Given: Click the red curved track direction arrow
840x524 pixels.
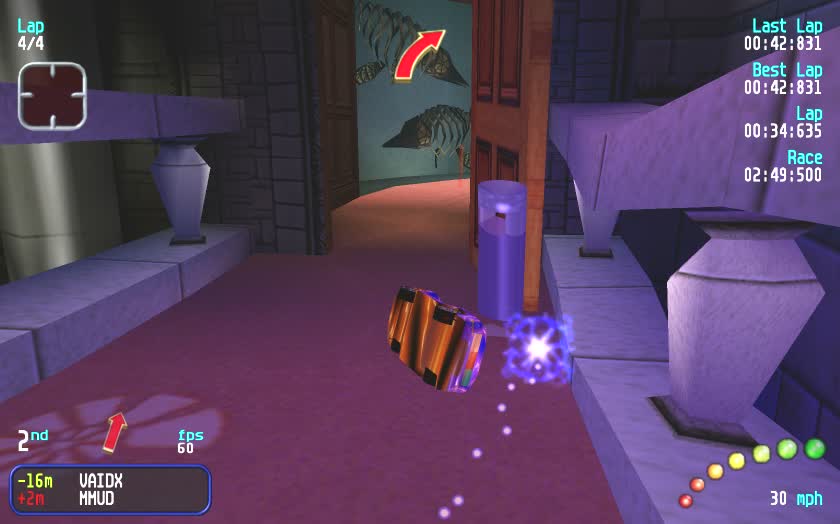Looking at the screenshot, I should click(419, 54).
